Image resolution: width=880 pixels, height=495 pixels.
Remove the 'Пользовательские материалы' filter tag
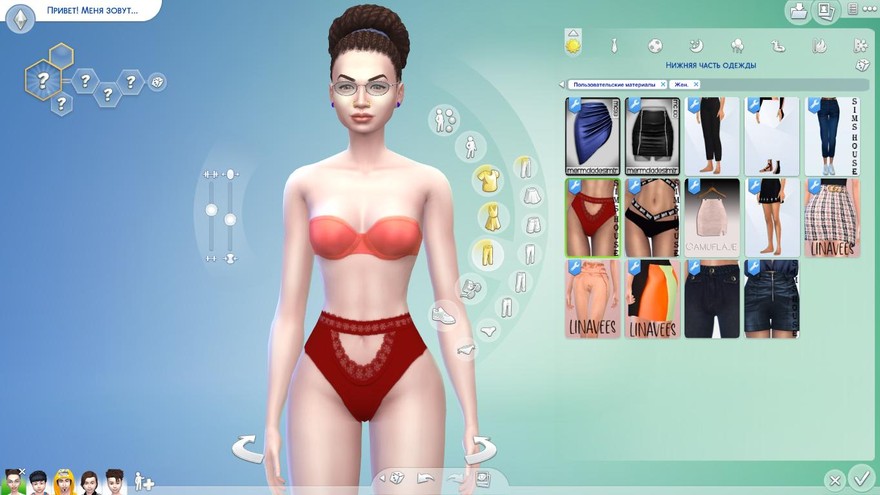663,85
